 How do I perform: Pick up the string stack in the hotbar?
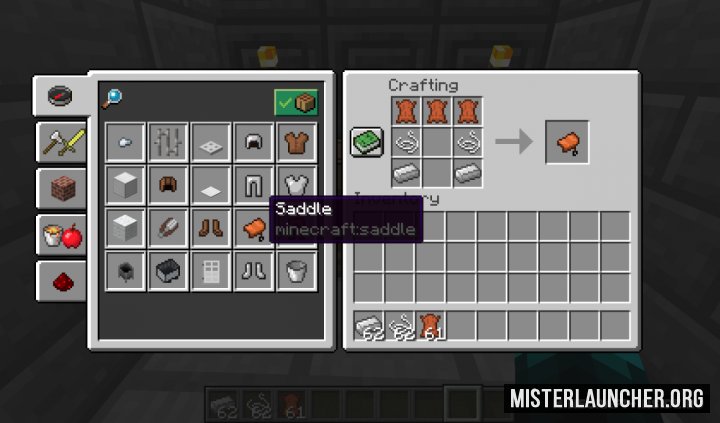coord(403,326)
